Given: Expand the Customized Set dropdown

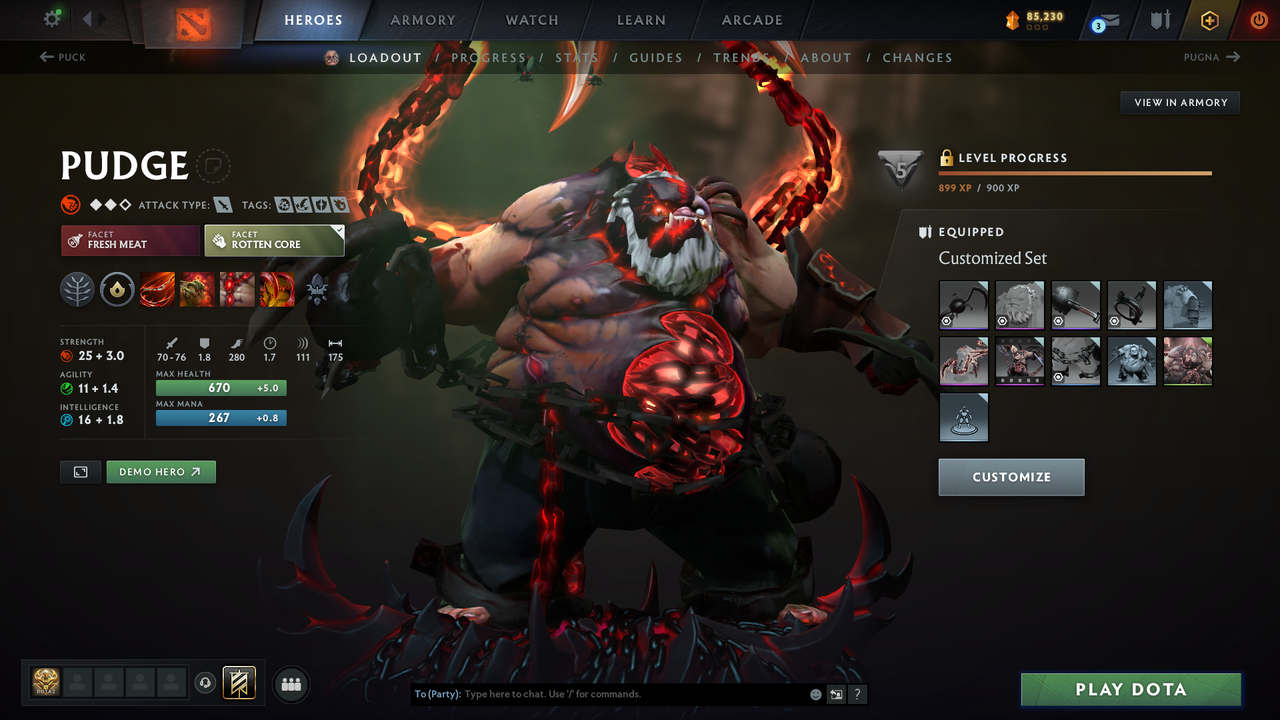Looking at the screenshot, I should [992, 258].
